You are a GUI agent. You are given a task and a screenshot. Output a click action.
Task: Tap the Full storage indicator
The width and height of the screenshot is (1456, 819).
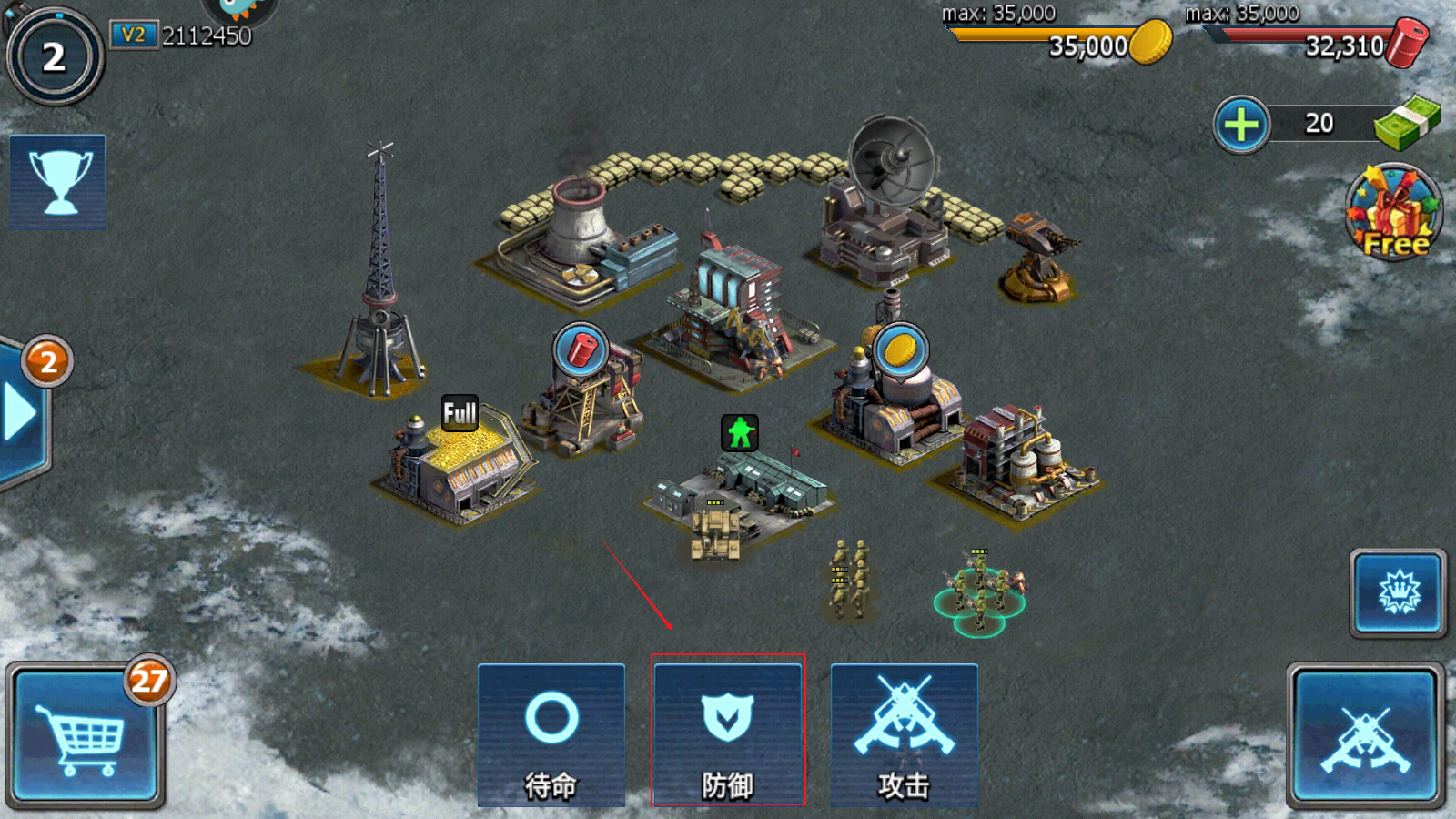[460, 413]
